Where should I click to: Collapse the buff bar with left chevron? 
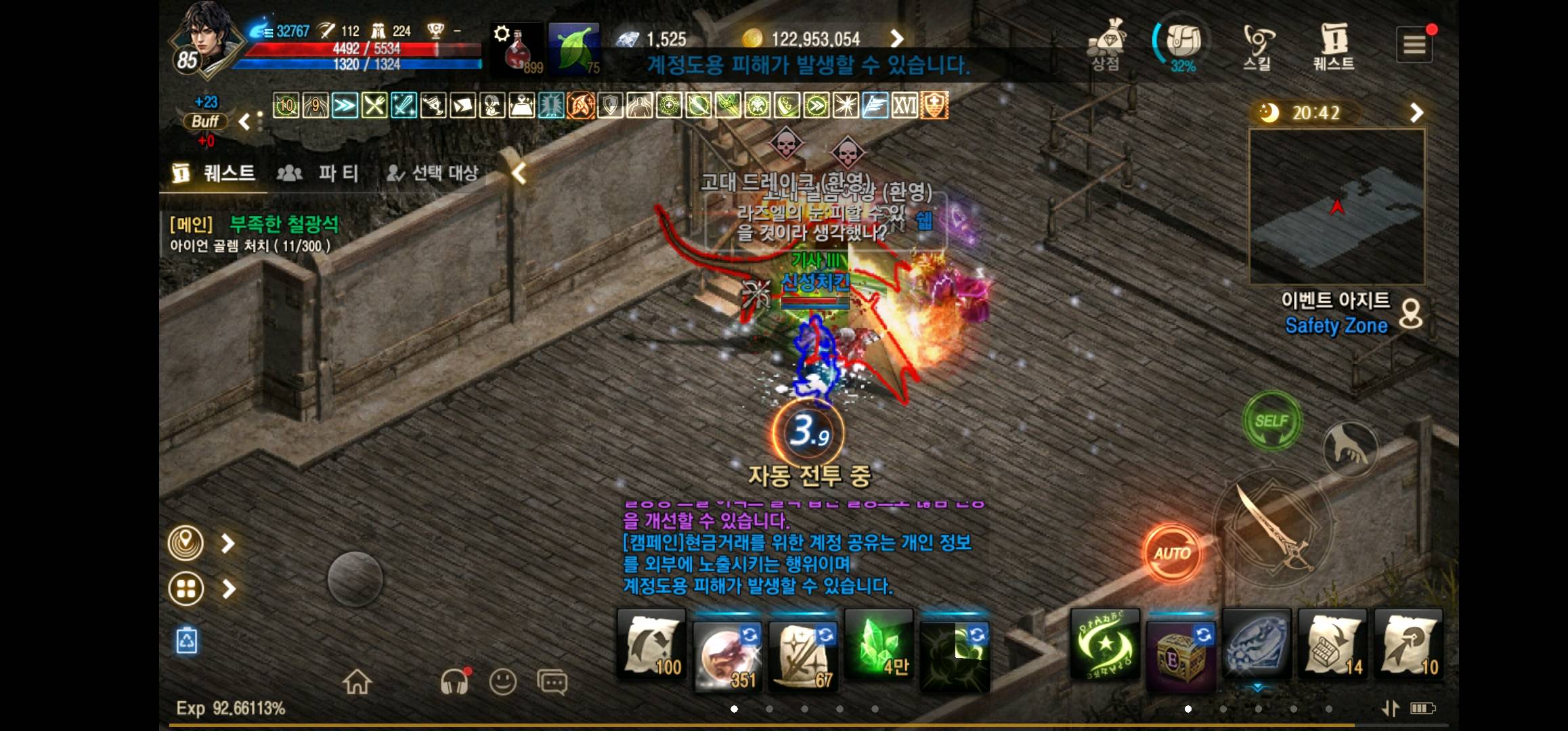[x=246, y=120]
